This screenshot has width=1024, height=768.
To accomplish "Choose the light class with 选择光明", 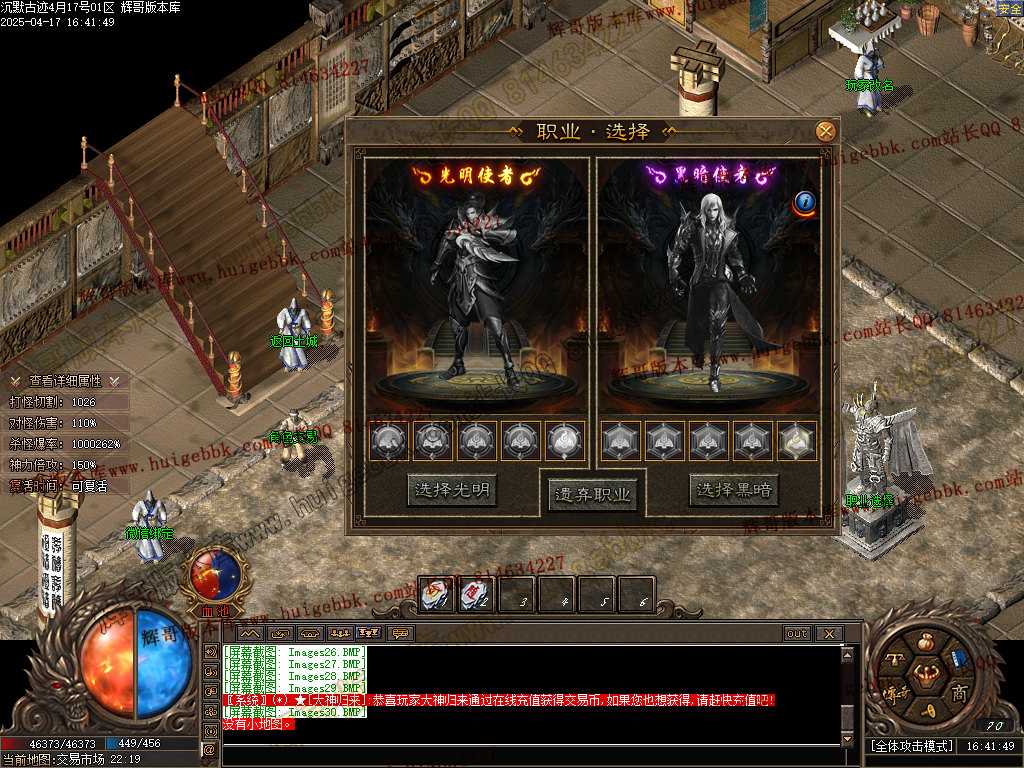I will 453,490.
